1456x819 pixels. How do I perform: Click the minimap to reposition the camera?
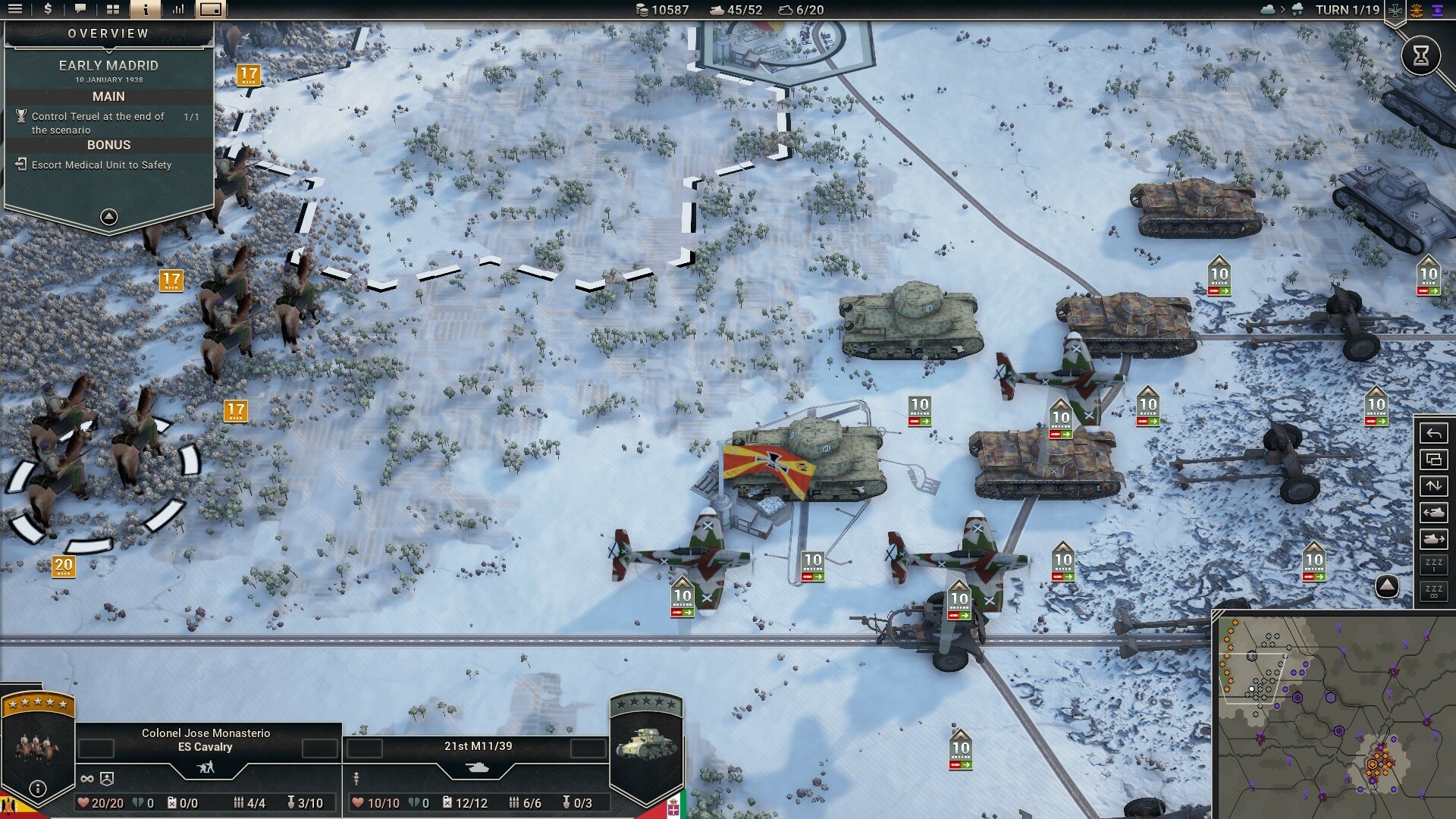(x=1335, y=713)
